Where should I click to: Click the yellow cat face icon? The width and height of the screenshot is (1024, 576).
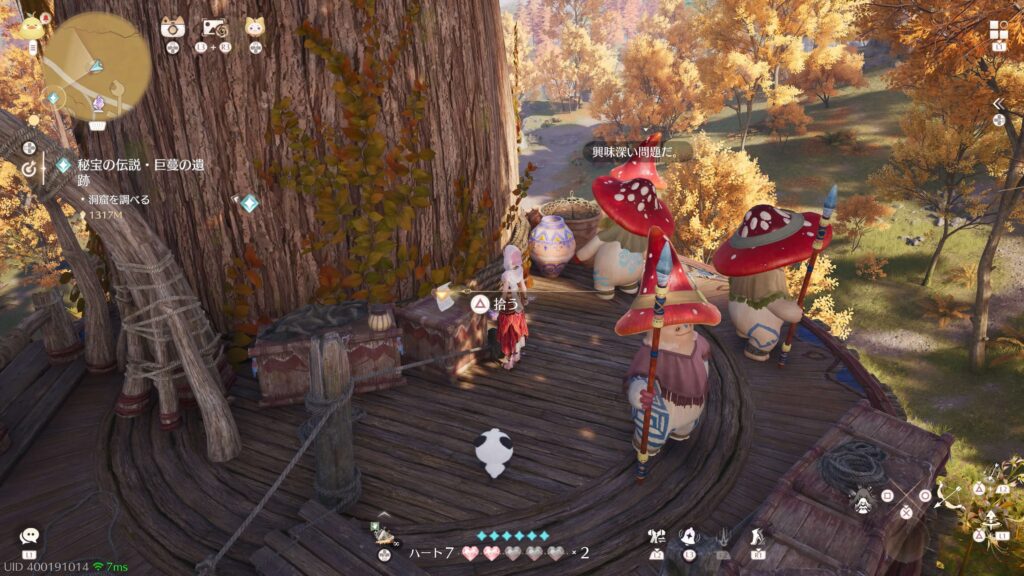tap(255, 27)
